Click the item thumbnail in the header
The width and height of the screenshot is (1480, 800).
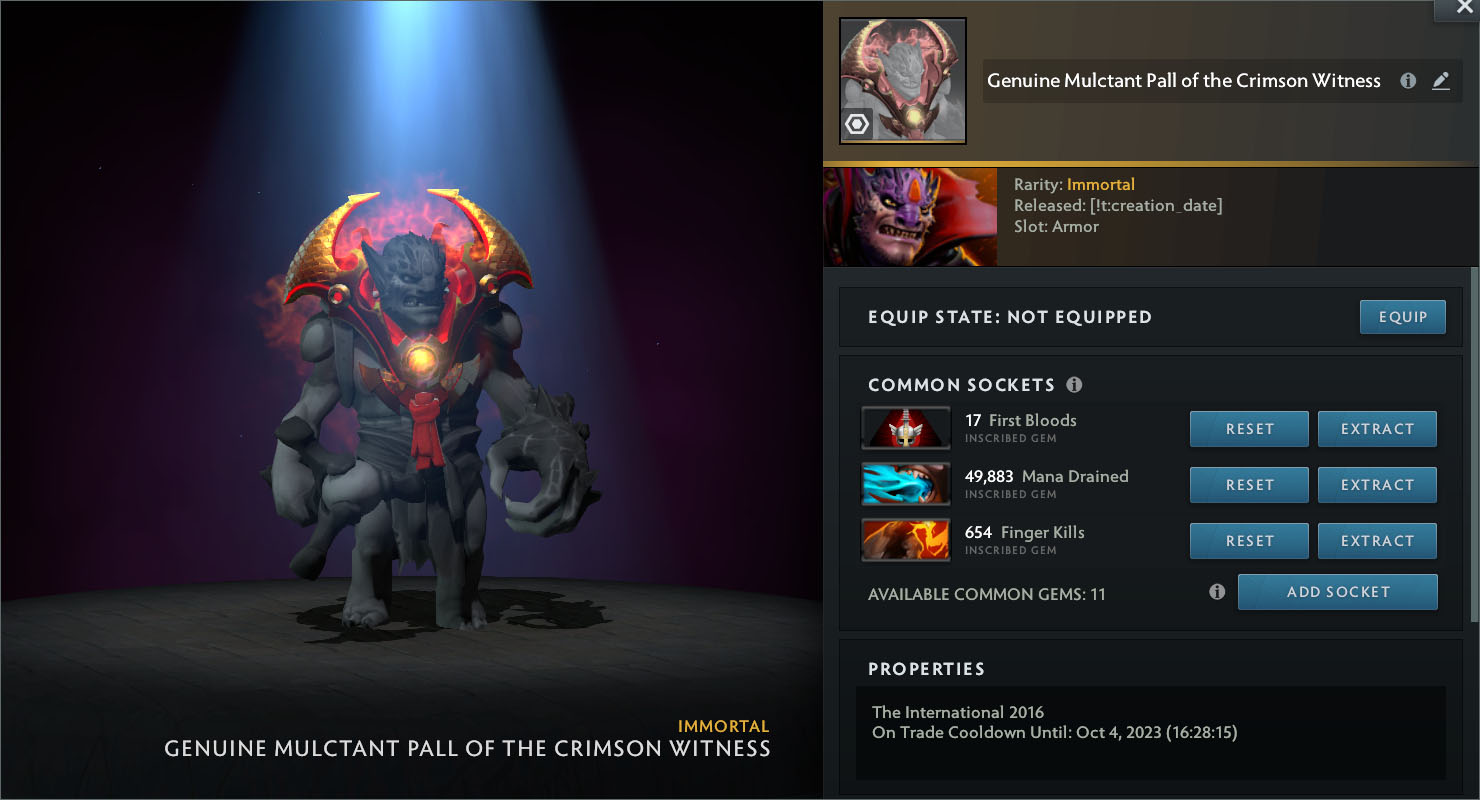tap(903, 81)
